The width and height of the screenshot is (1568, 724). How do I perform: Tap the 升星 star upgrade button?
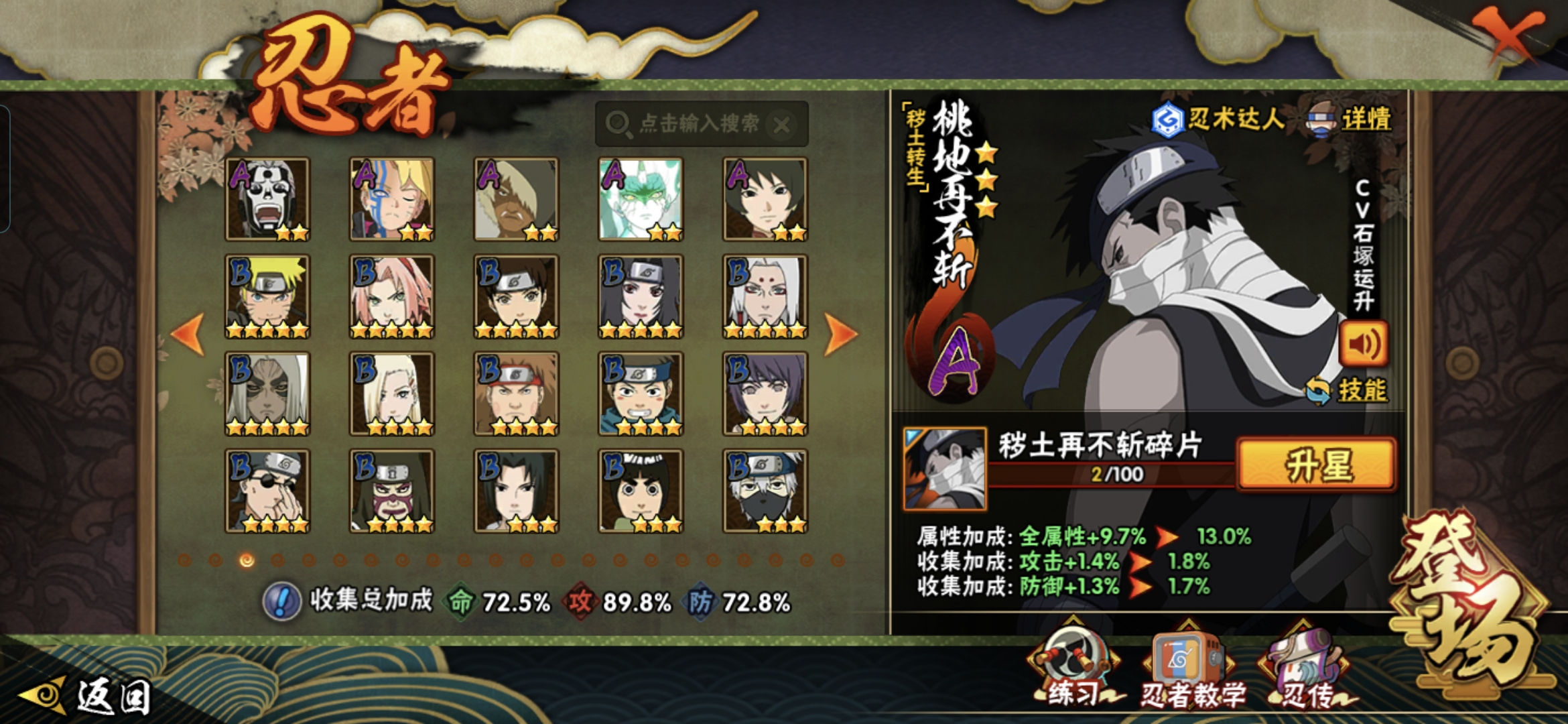point(1317,465)
